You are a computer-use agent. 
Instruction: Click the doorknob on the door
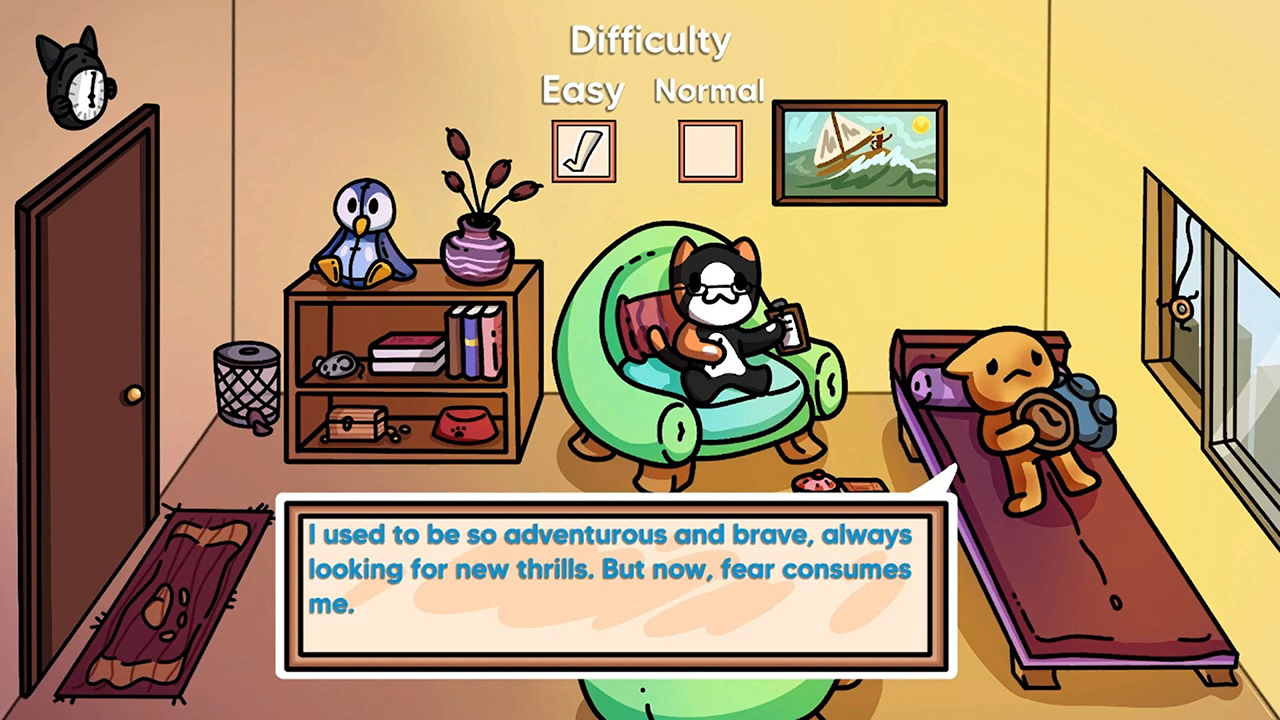point(132,396)
